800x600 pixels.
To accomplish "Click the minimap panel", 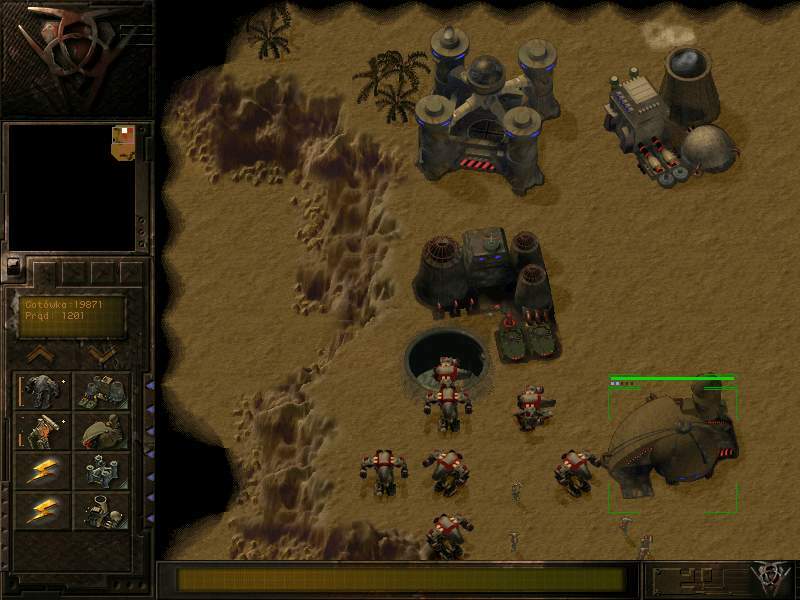I will point(71,187).
